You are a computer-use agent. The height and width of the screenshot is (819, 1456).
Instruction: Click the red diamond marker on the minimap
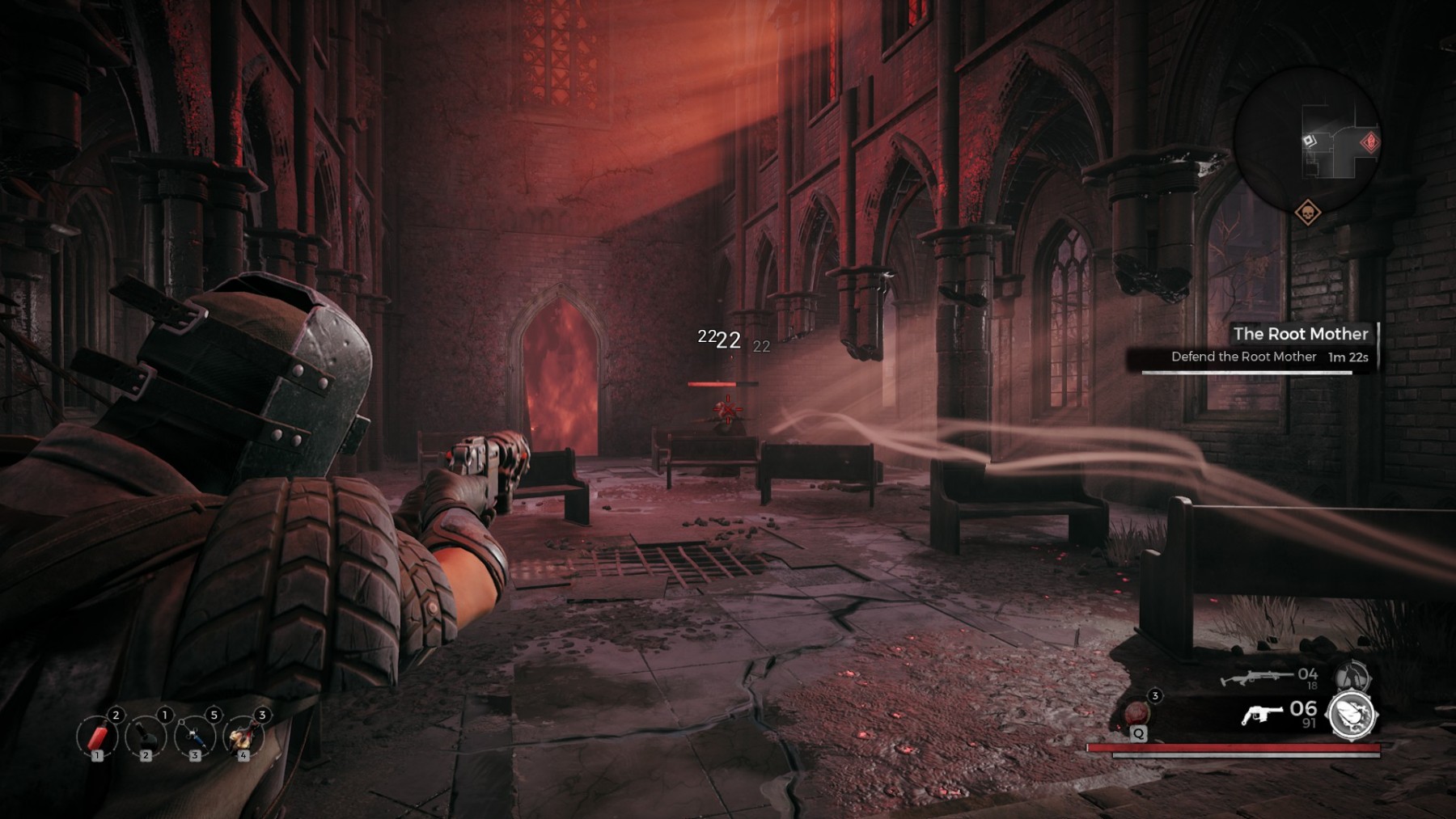point(1369,143)
